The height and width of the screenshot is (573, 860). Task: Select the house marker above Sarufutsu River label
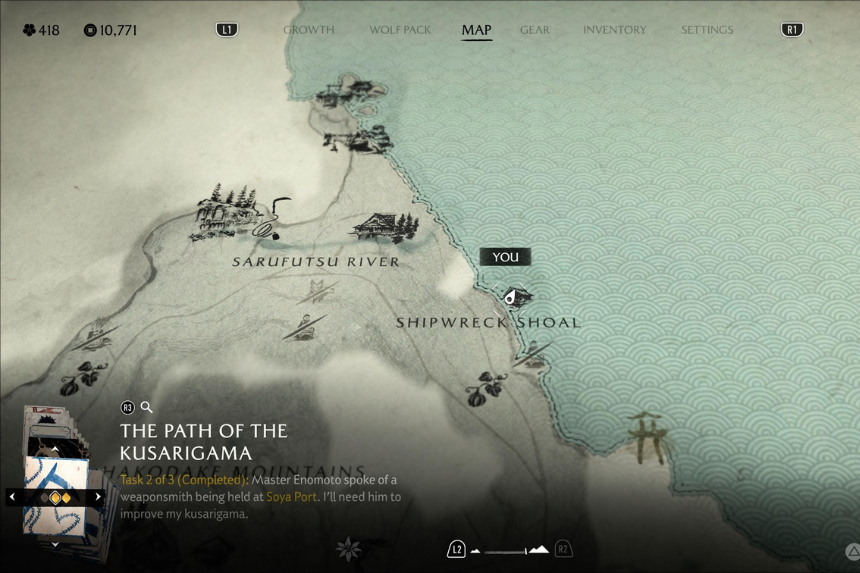[382, 226]
